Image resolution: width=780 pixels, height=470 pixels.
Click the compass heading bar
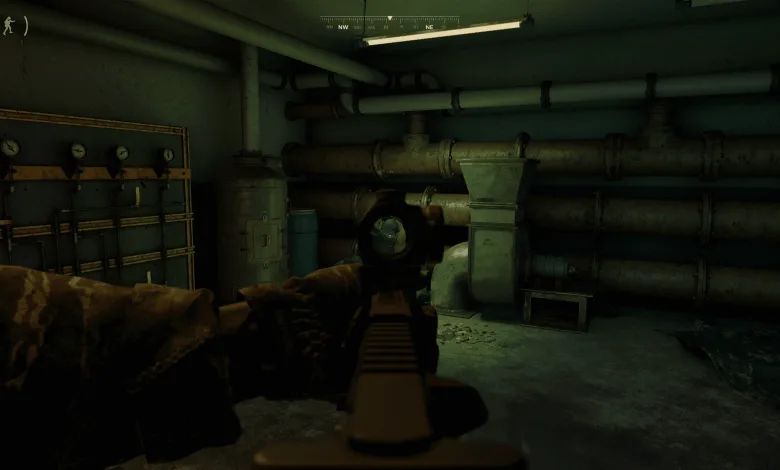click(389, 24)
